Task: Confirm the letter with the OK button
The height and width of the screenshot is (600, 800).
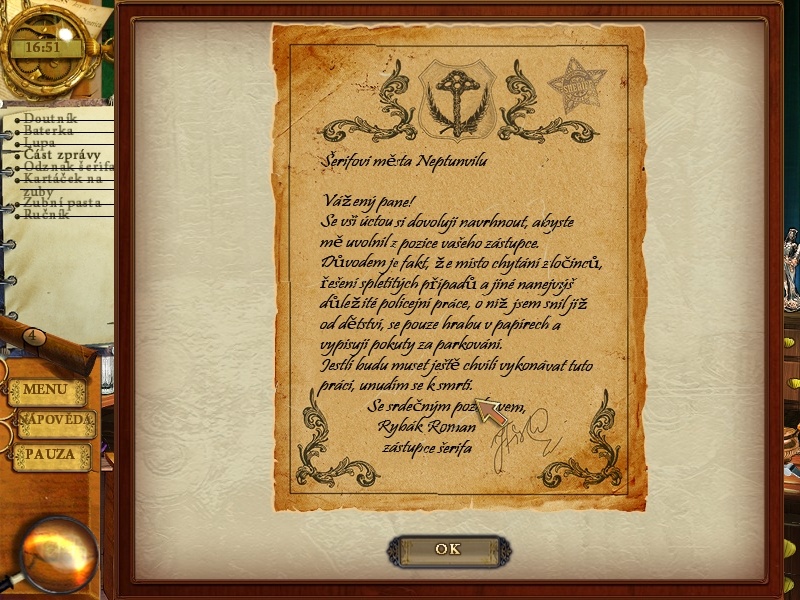Action: [x=448, y=549]
